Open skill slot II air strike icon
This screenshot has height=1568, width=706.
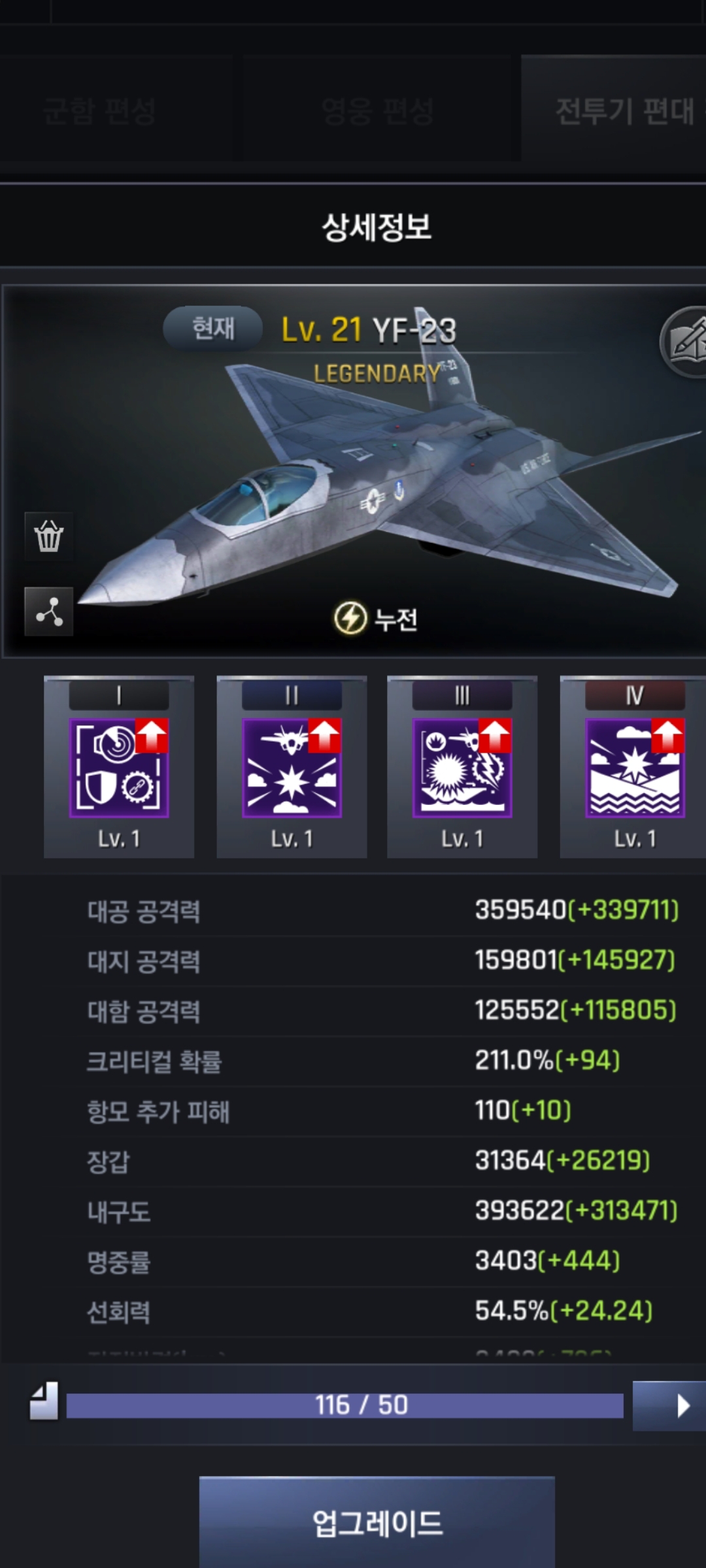tap(292, 768)
